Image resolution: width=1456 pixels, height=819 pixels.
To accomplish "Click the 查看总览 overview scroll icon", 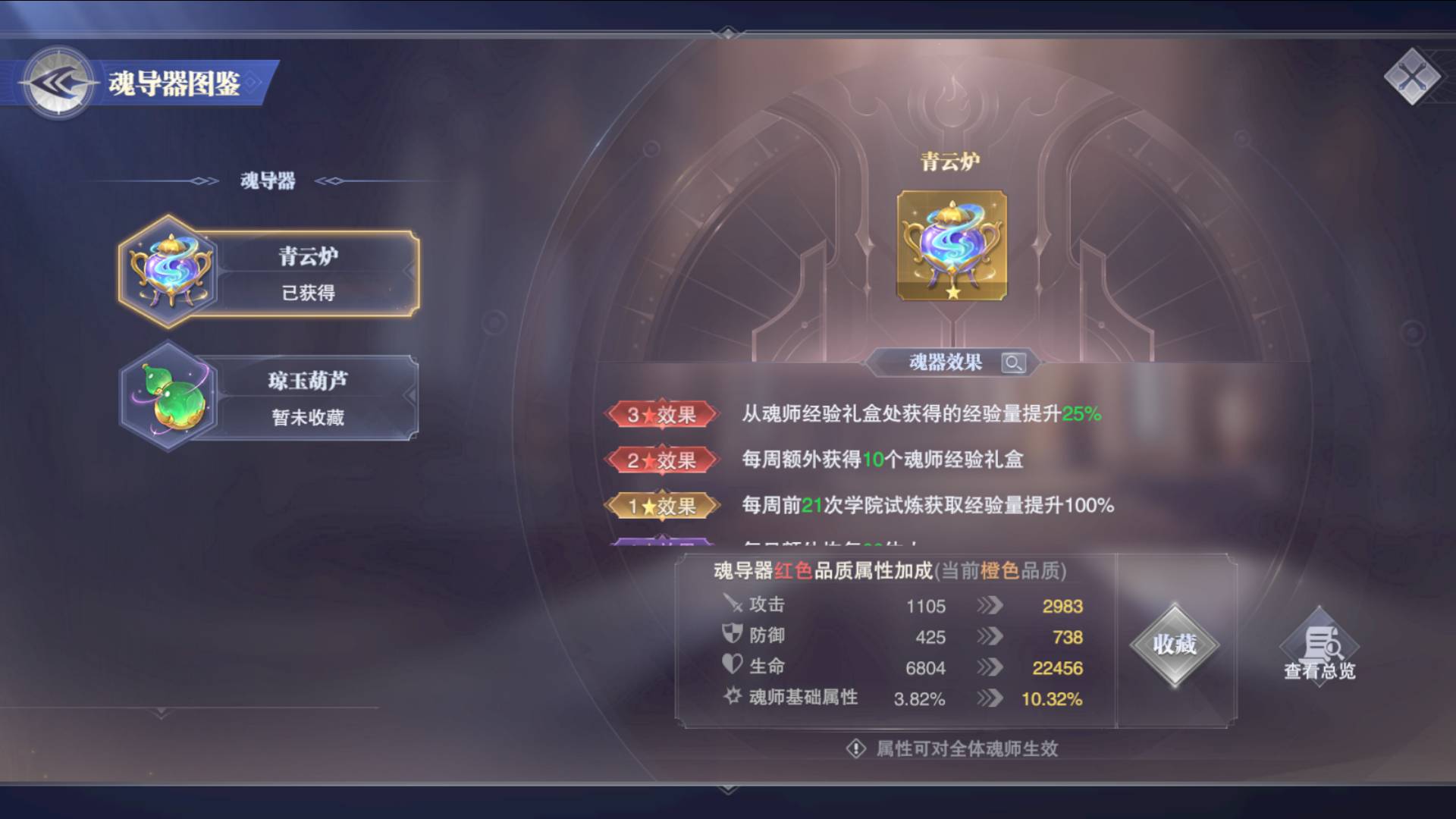I will (1319, 645).
